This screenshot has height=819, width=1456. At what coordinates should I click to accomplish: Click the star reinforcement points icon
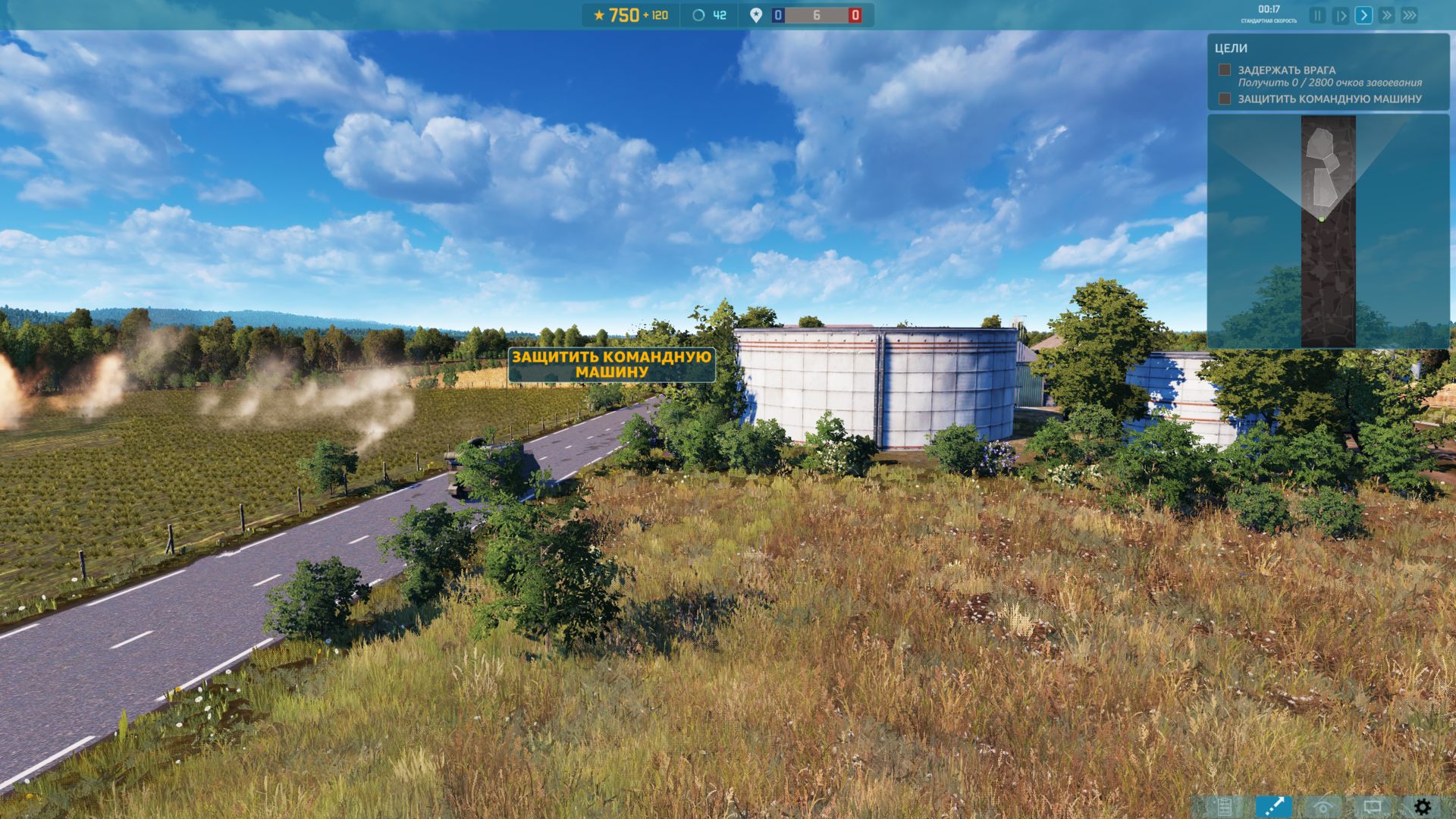(x=598, y=13)
